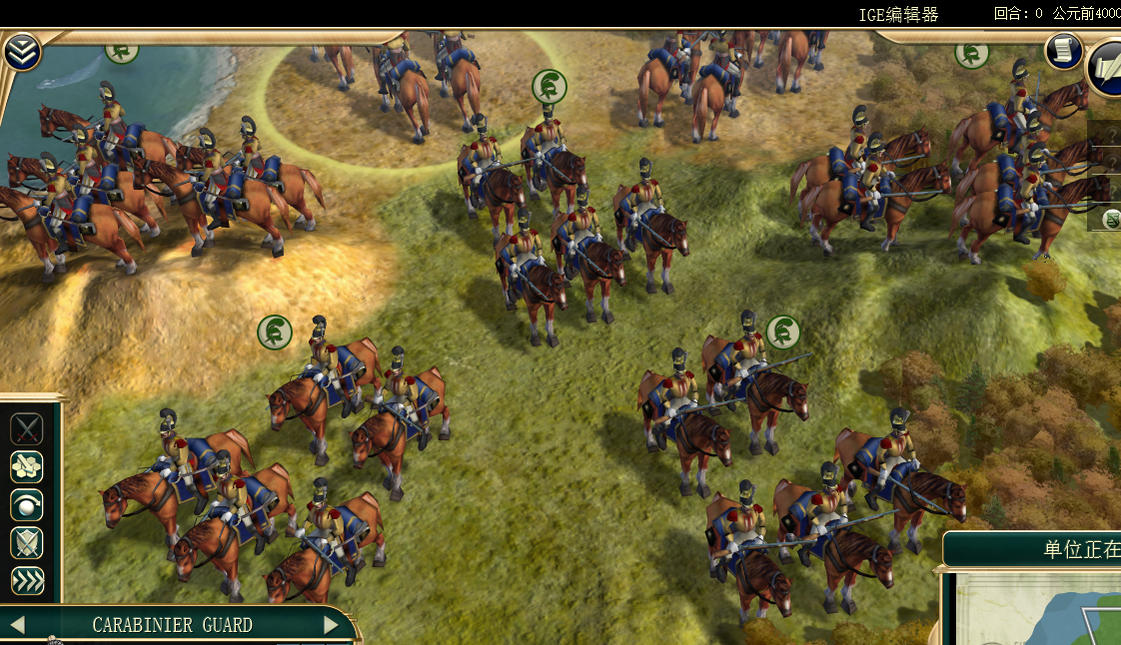Image resolution: width=1121 pixels, height=645 pixels.
Task: Activate the orb with curved arrow action
Action: (27, 505)
